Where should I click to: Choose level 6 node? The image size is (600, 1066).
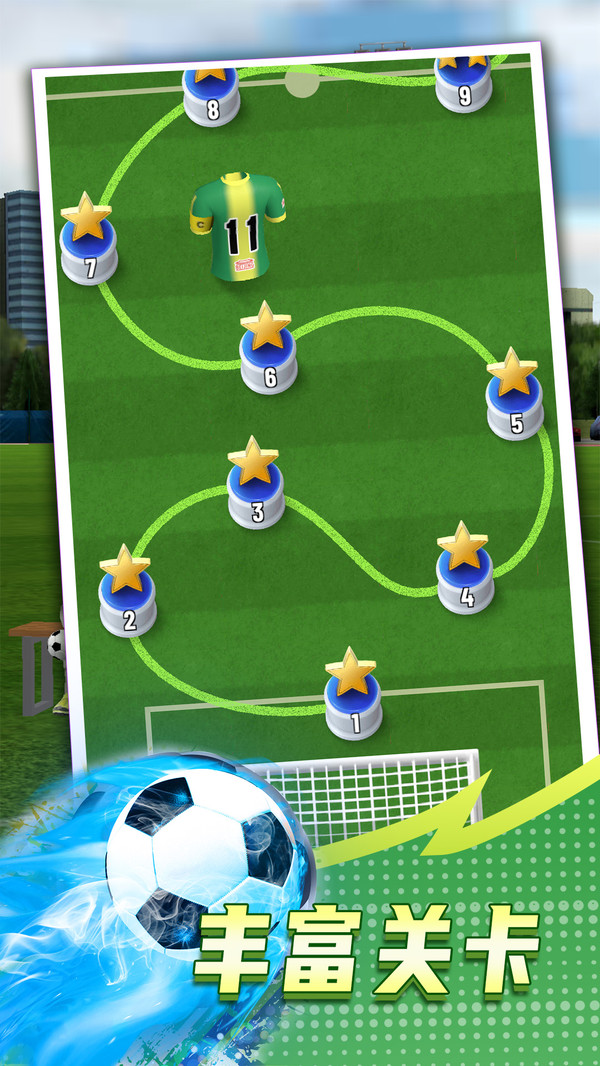pos(268,355)
